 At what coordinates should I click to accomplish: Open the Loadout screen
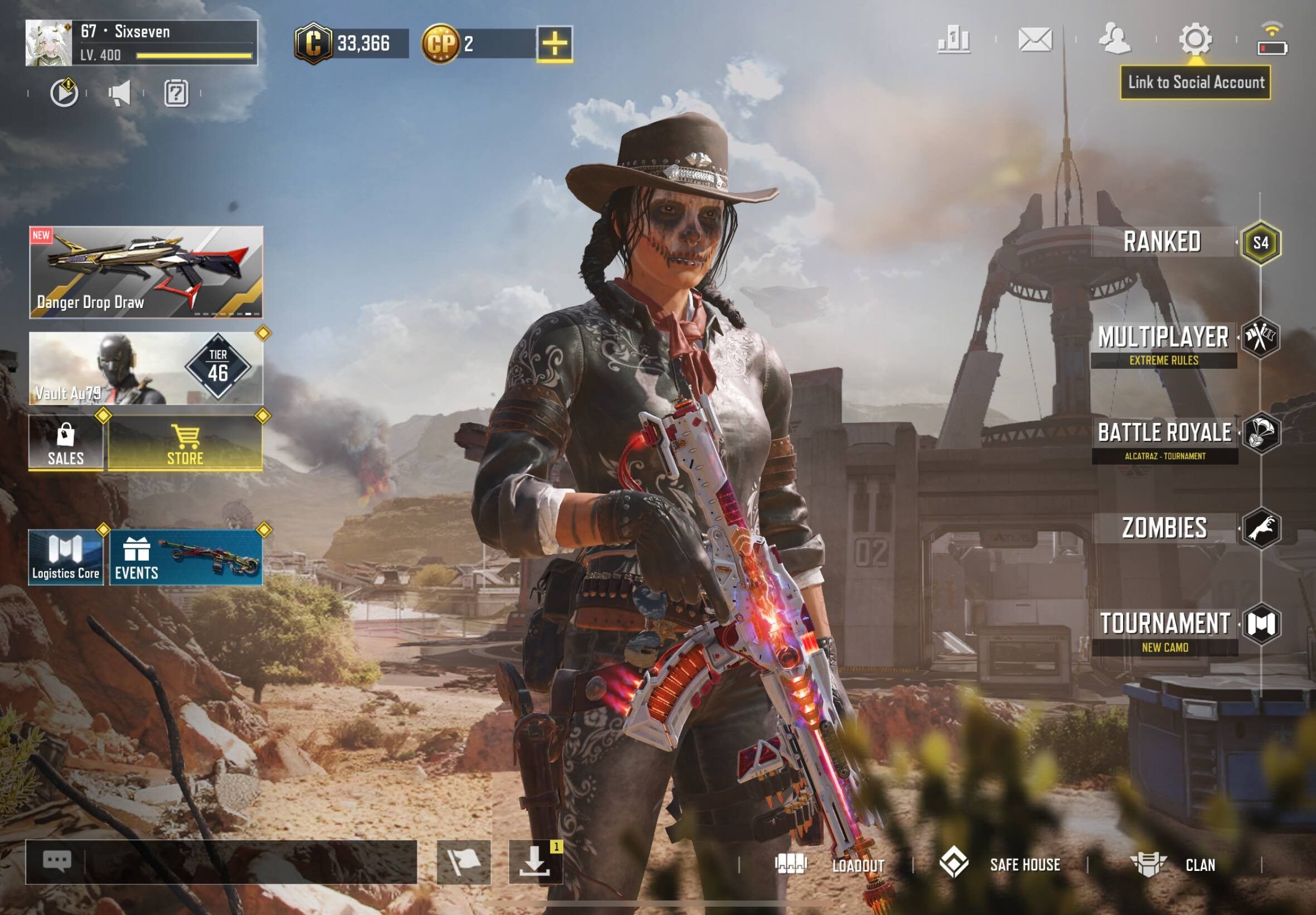(x=830, y=865)
